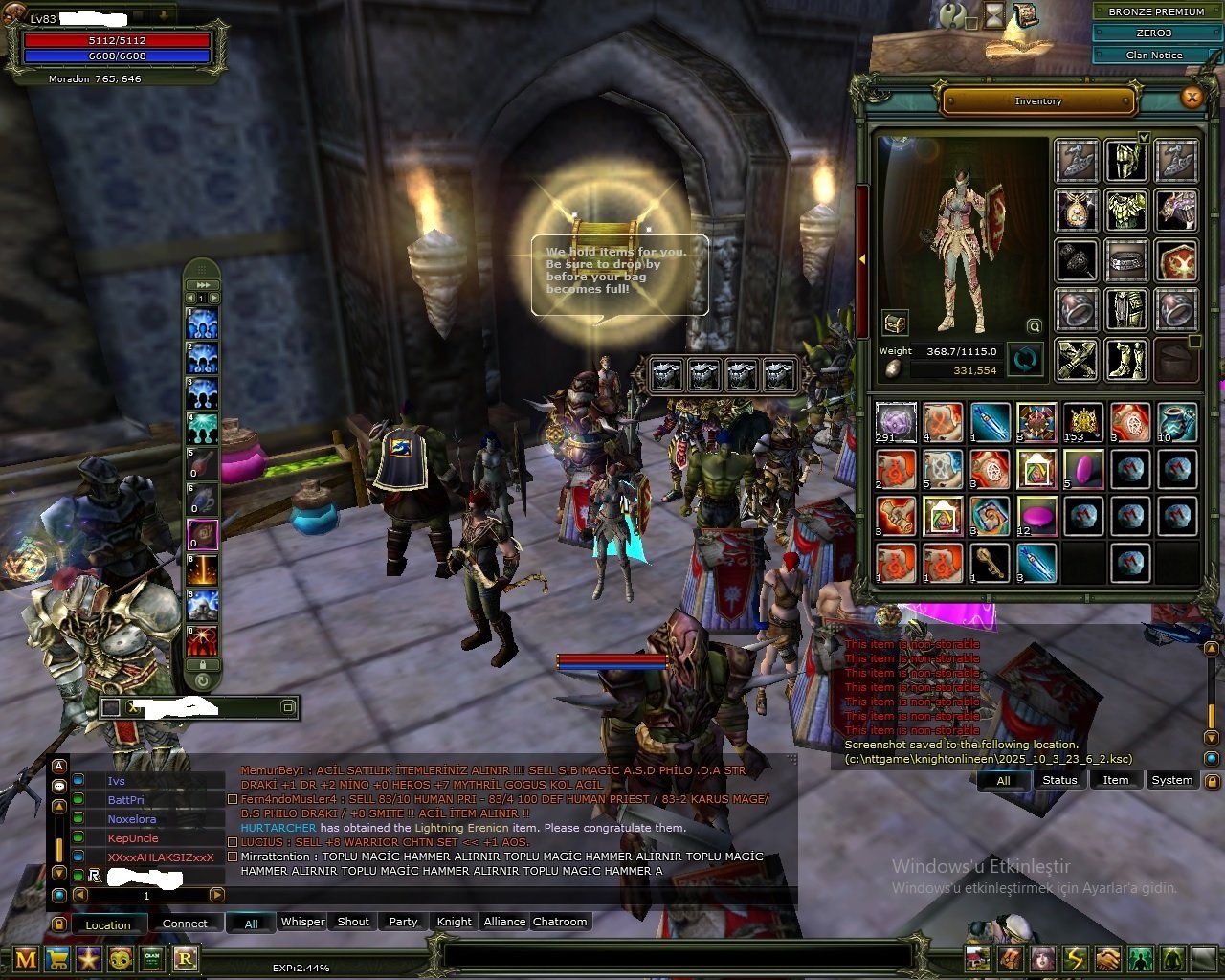Choose the boots equipment slot
Screen dimensions: 1225x980
1126,360
